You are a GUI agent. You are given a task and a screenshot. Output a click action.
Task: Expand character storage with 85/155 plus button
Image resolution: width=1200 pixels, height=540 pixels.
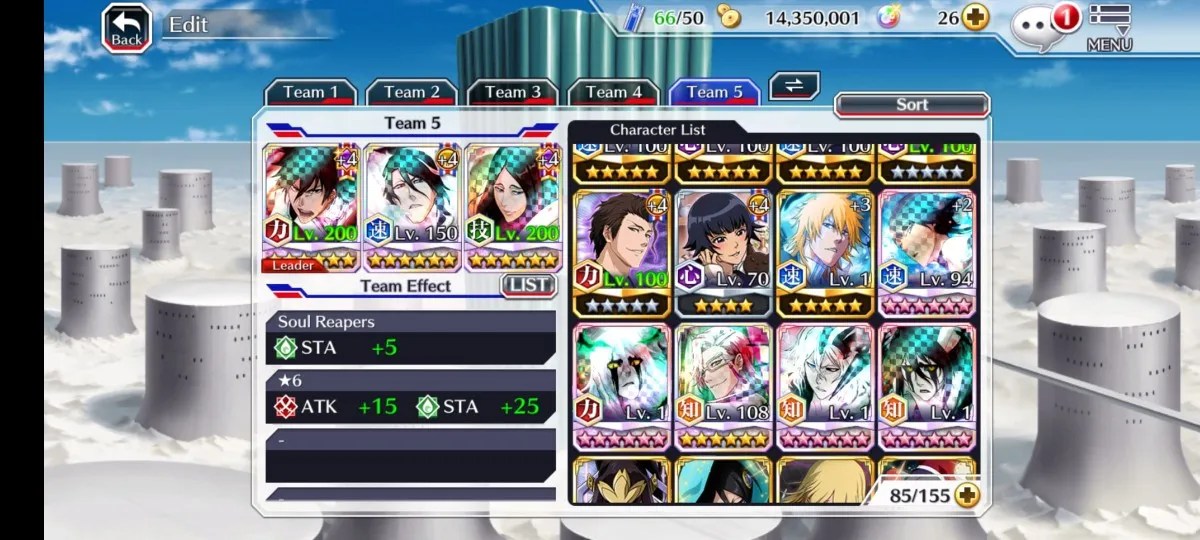[966, 494]
